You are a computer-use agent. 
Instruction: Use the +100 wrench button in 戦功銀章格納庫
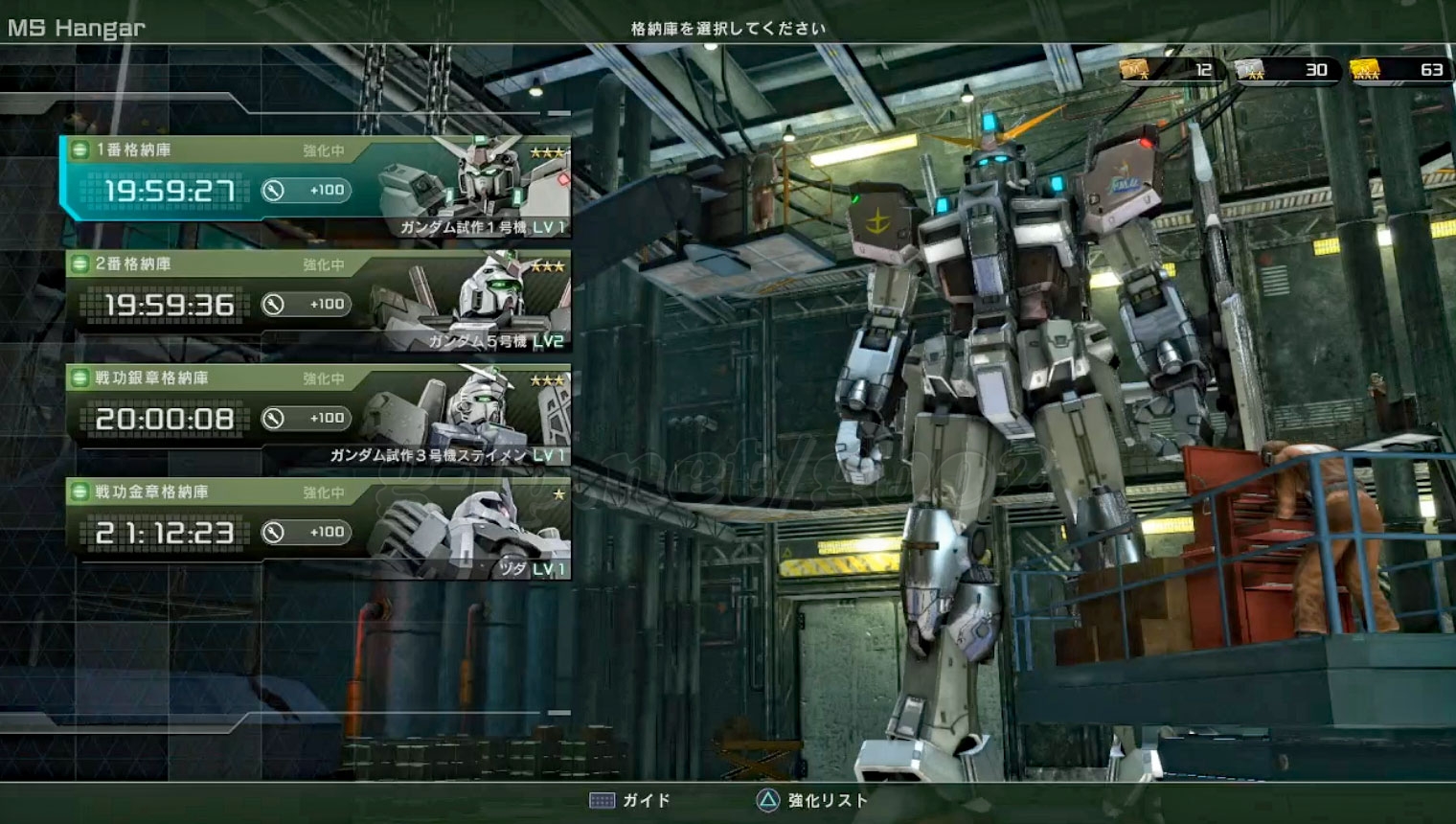point(306,419)
